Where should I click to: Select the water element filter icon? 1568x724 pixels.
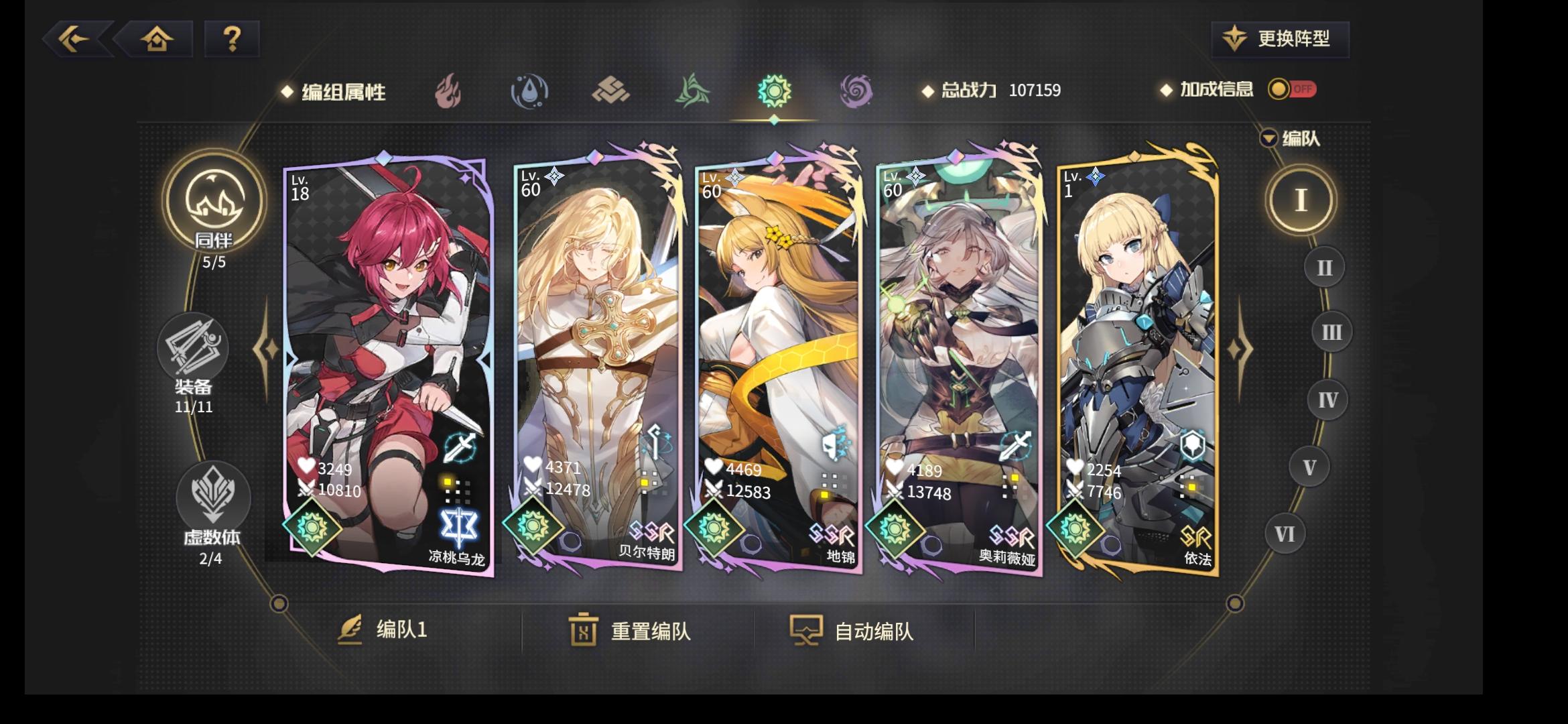click(528, 92)
